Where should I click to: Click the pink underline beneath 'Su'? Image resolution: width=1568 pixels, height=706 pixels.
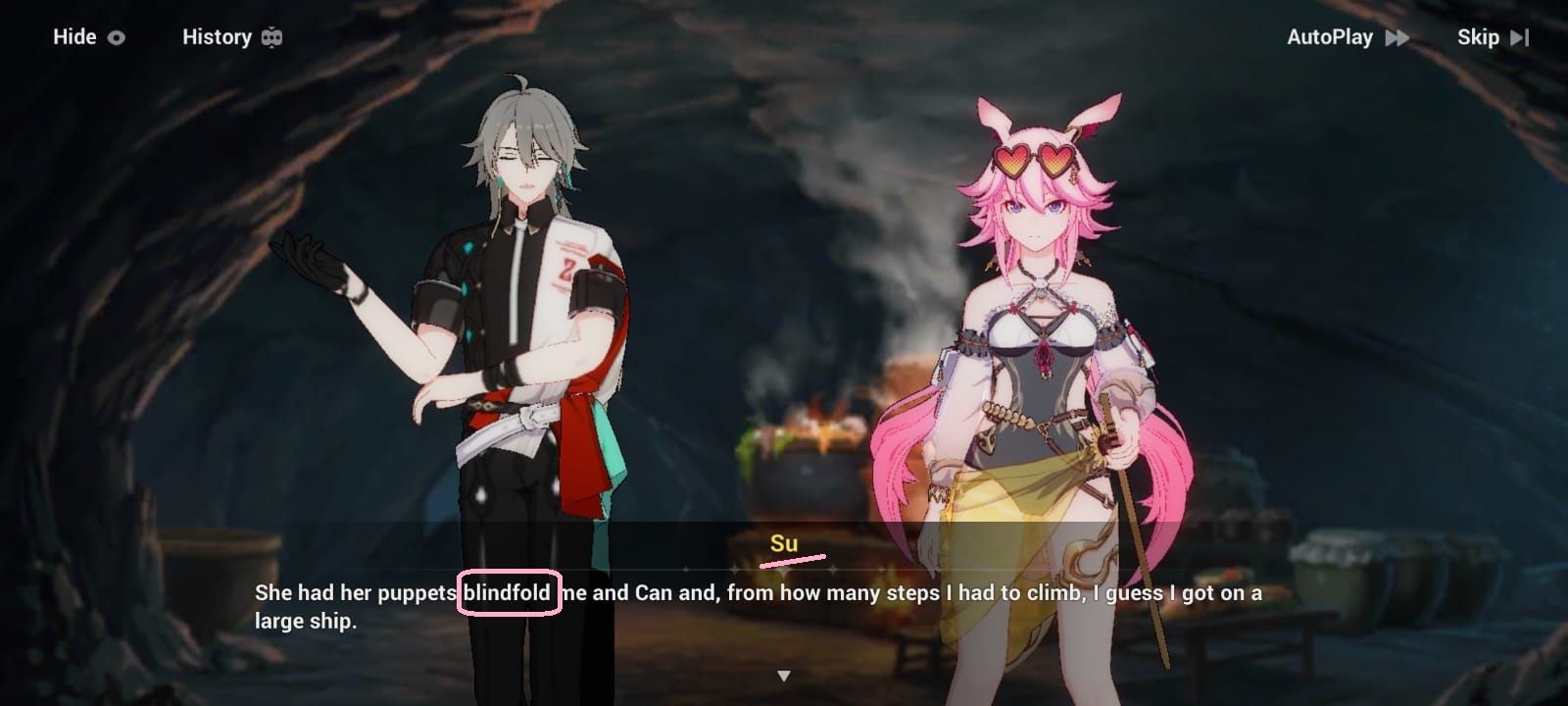pos(790,561)
